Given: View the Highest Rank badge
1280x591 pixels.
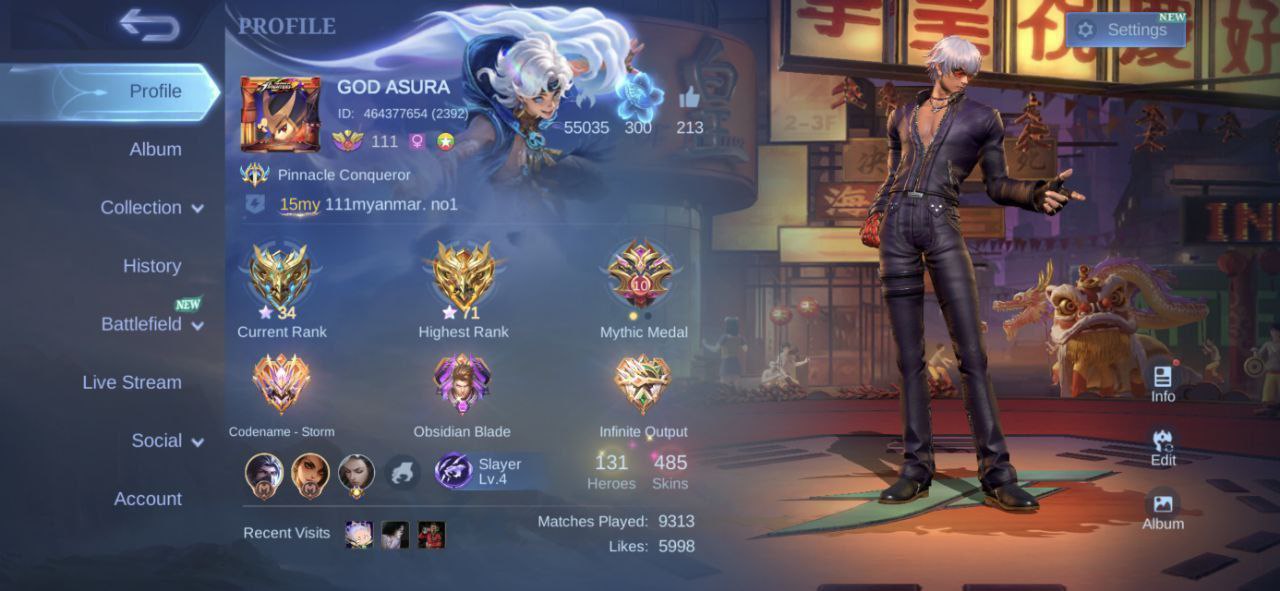Looking at the screenshot, I should click(463, 274).
